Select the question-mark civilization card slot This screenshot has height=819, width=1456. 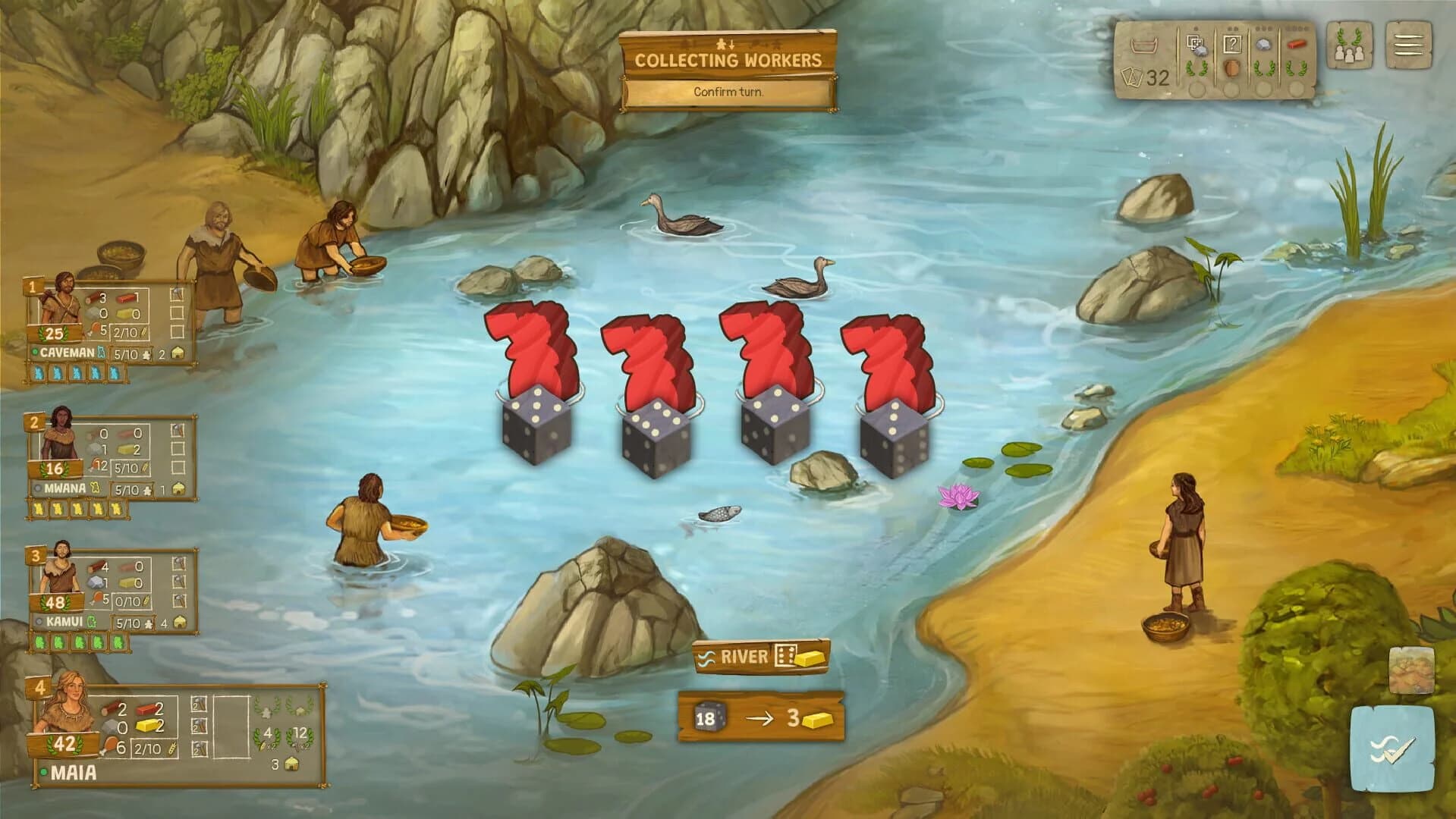[x=1232, y=43]
